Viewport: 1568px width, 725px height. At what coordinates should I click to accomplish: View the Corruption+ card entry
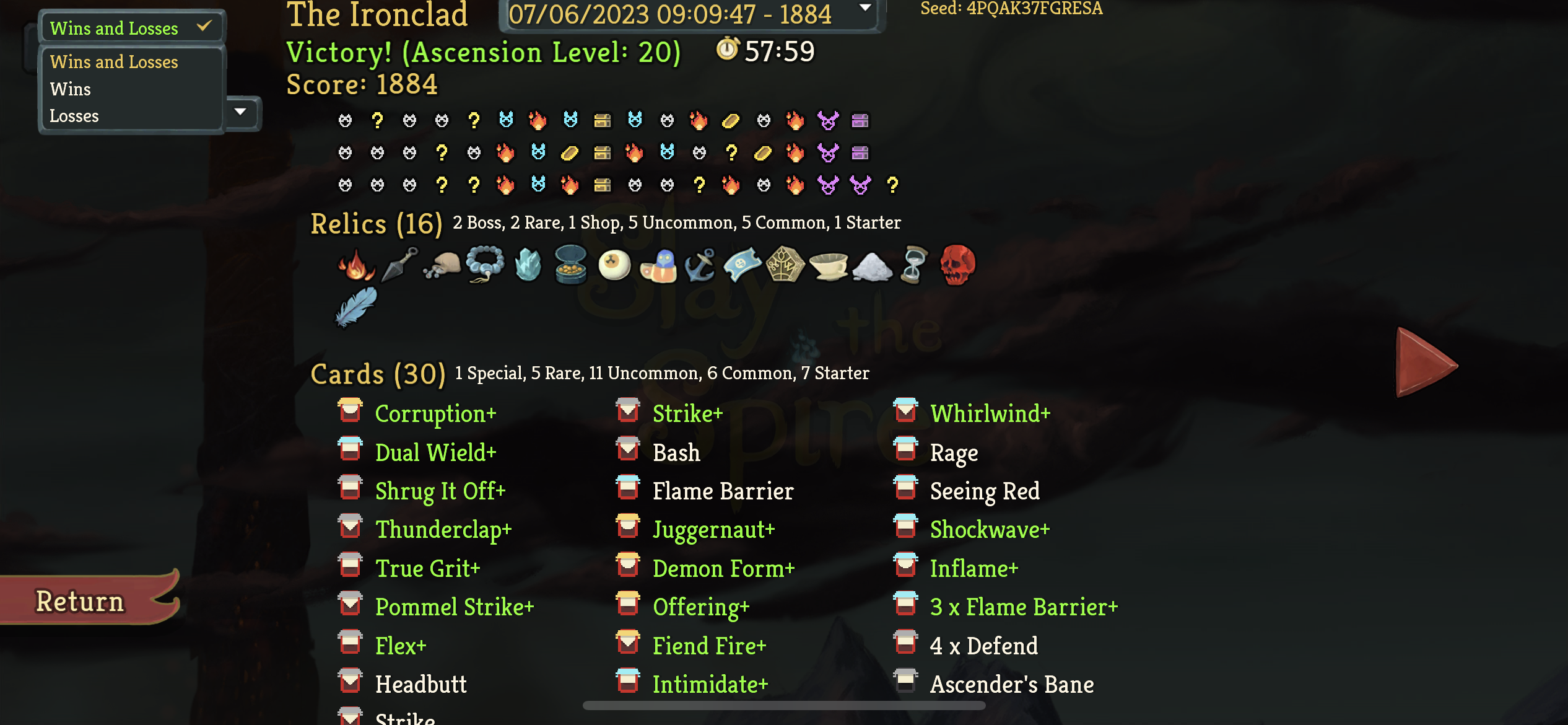tap(435, 413)
